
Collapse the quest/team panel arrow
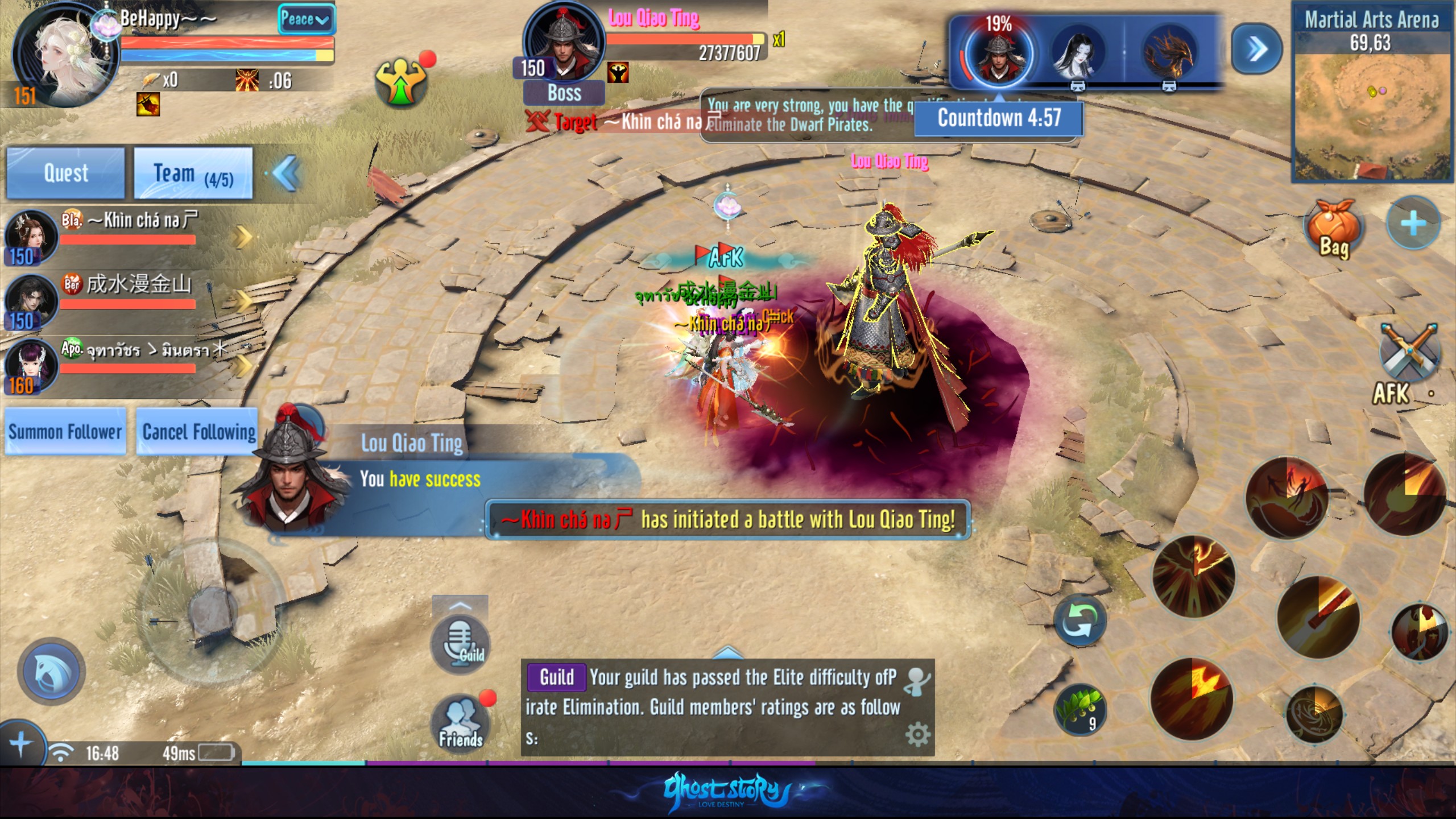(x=286, y=173)
